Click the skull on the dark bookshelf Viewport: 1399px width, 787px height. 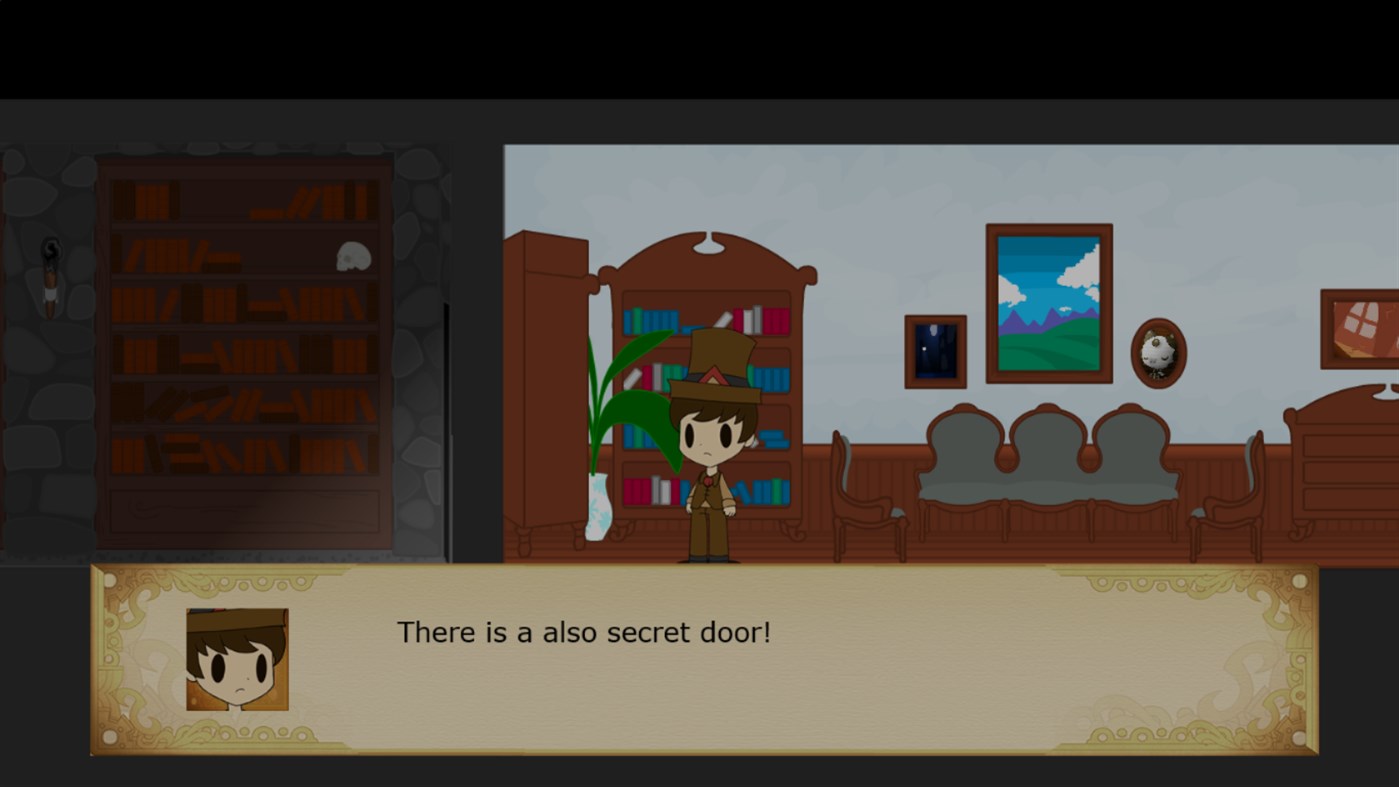(354, 256)
